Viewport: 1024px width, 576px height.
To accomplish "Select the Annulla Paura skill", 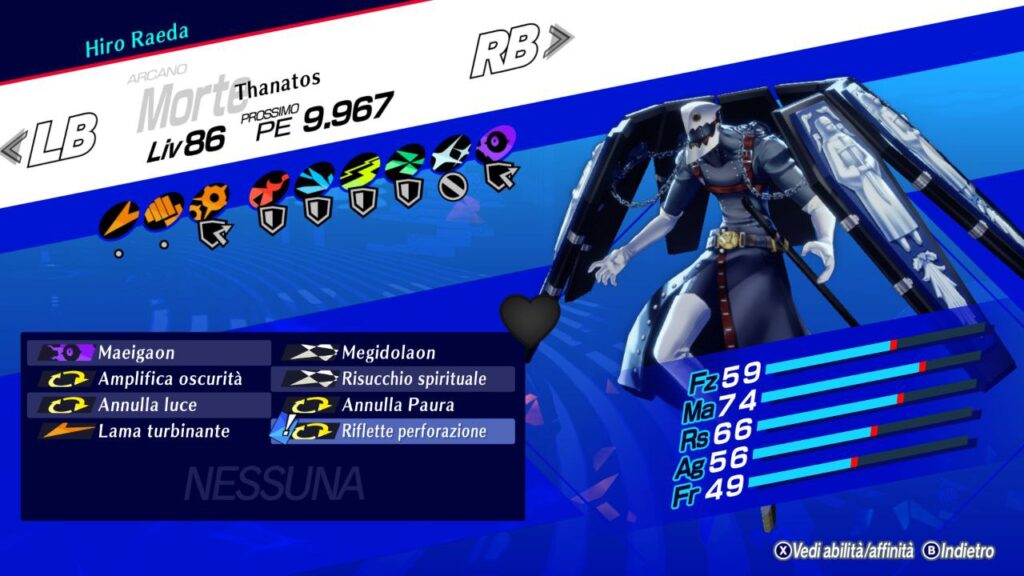I will 394,405.
